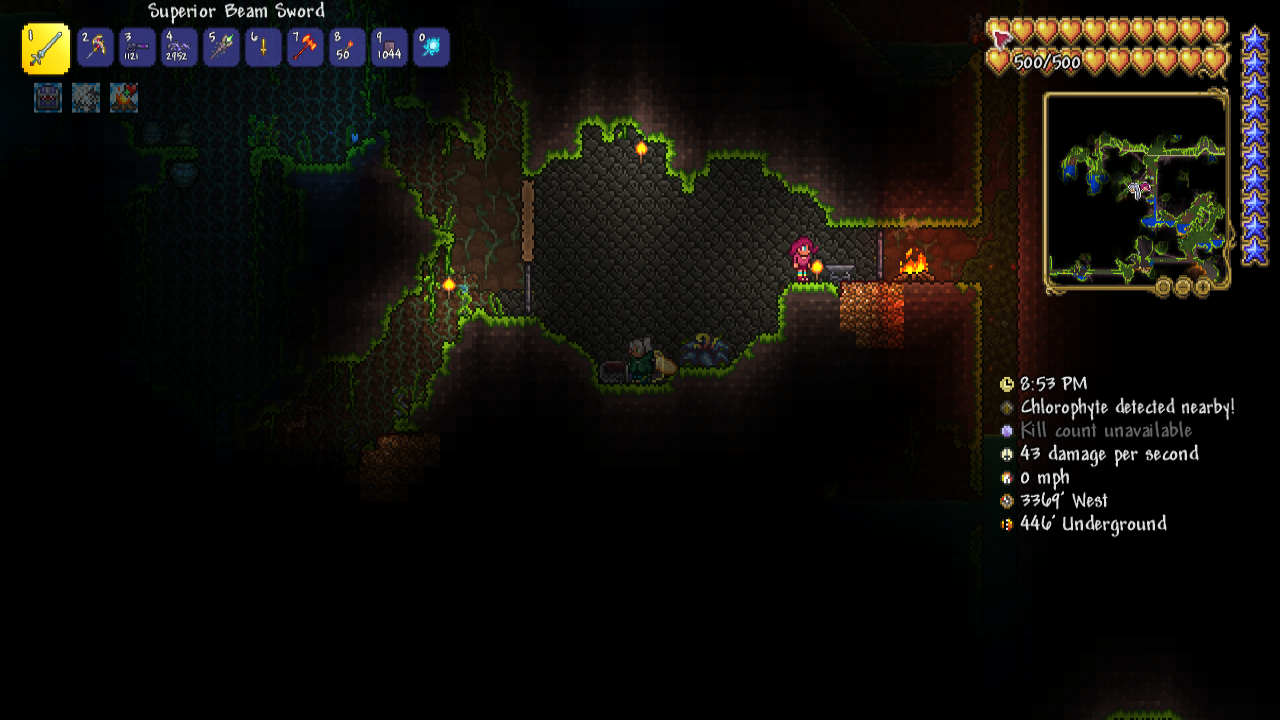The width and height of the screenshot is (1280, 720).
Task: Select the glowing blue orb in slot 0
Action: pyautogui.click(x=431, y=48)
